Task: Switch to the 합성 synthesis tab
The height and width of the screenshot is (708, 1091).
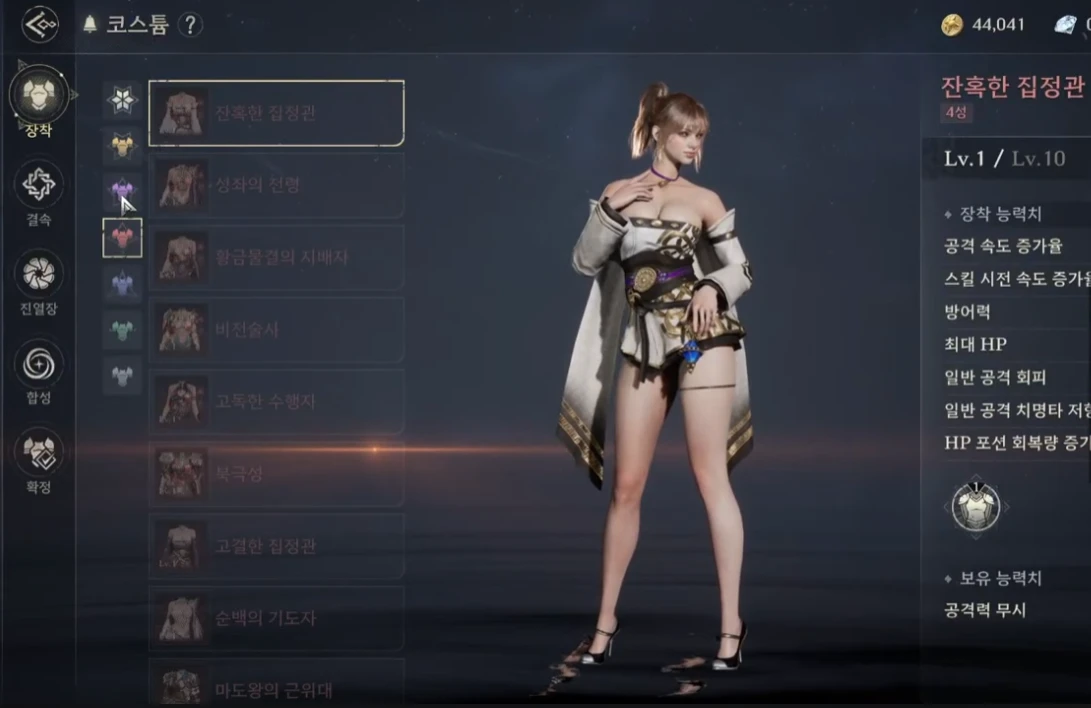Action: (39, 365)
